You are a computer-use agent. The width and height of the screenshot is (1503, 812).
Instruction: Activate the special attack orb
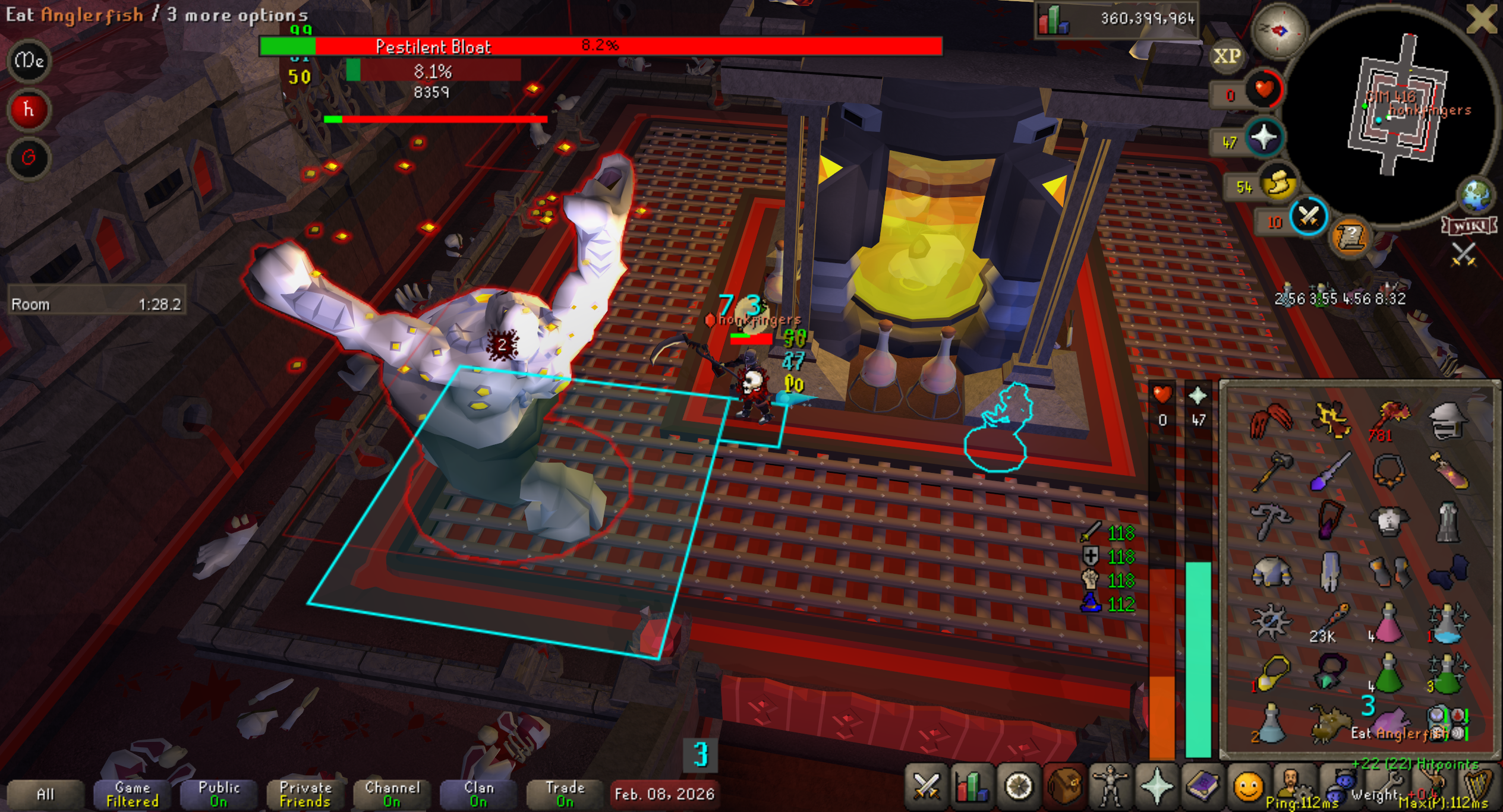[1308, 217]
